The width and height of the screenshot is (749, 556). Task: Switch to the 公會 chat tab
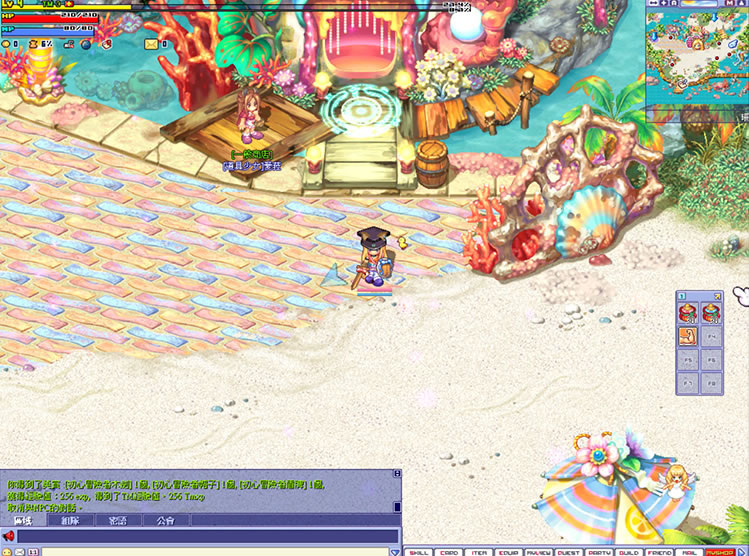pyautogui.click(x=165, y=520)
